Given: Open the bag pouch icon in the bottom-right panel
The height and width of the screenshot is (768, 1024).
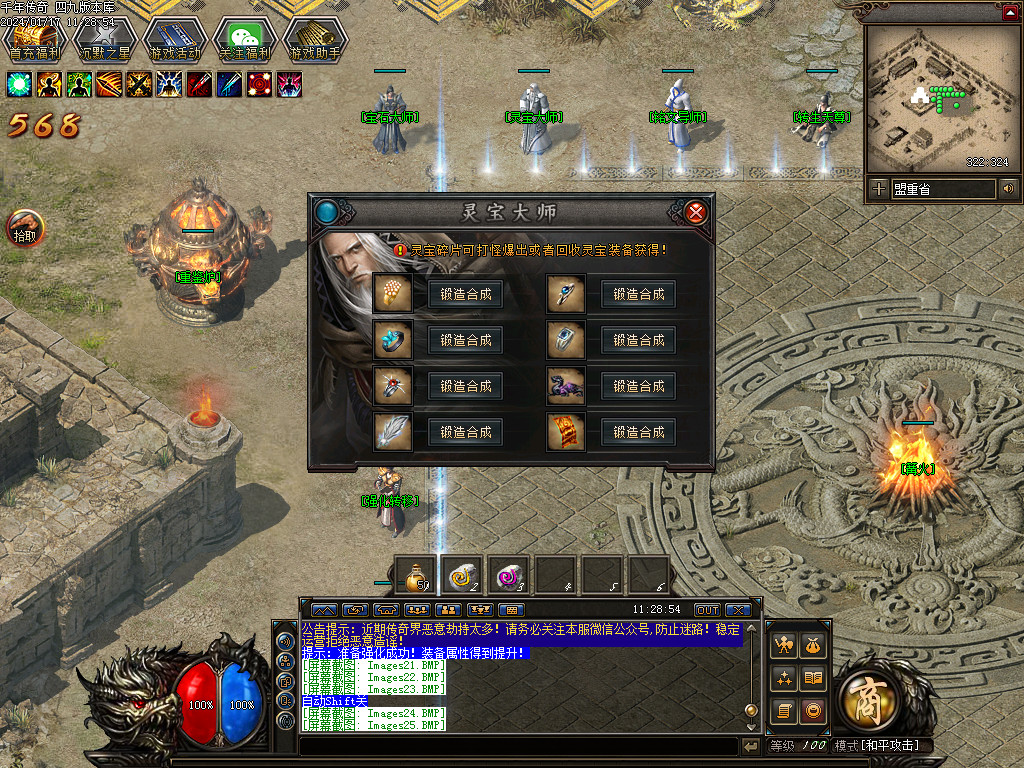Looking at the screenshot, I should point(813,646).
